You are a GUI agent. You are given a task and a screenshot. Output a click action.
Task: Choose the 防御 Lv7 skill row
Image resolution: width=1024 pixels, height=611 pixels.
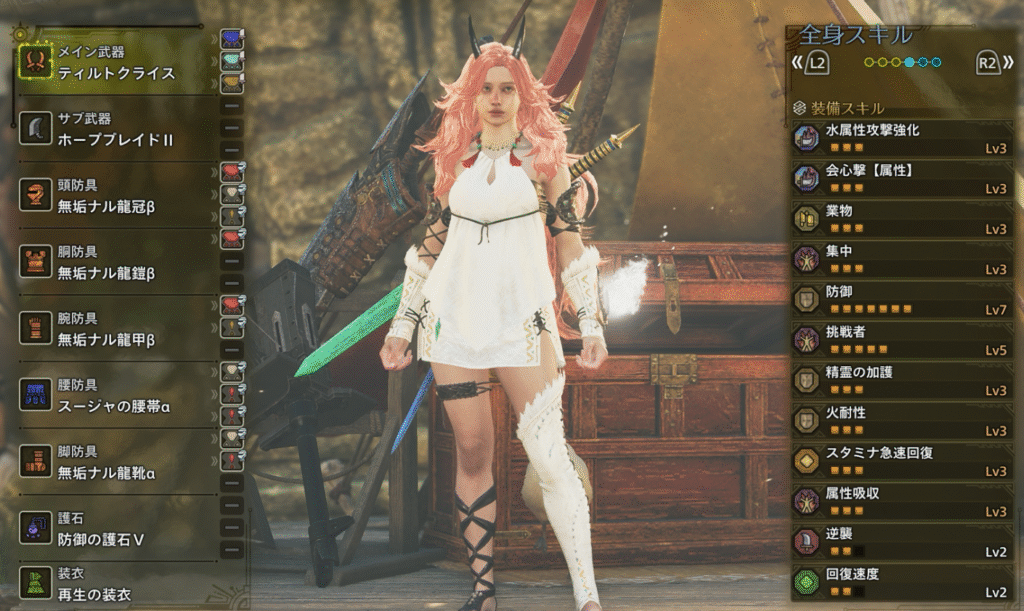tap(899, 299)
